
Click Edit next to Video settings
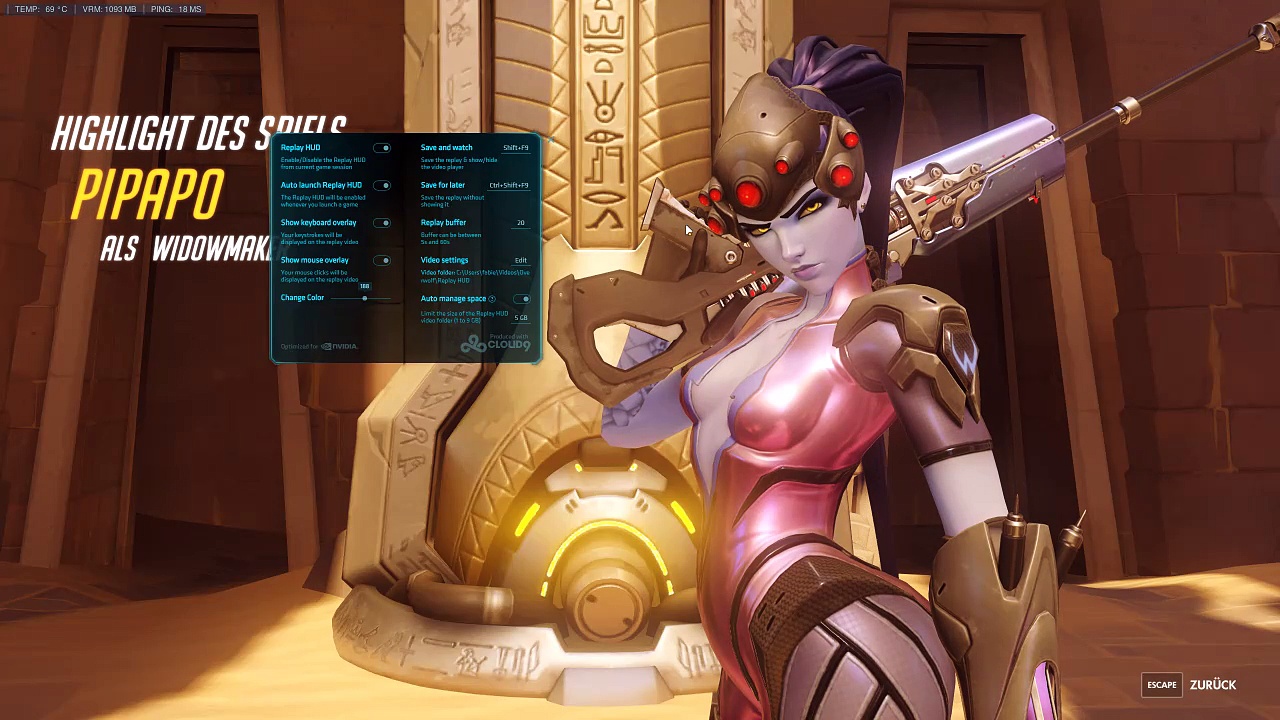pos(520,261)
